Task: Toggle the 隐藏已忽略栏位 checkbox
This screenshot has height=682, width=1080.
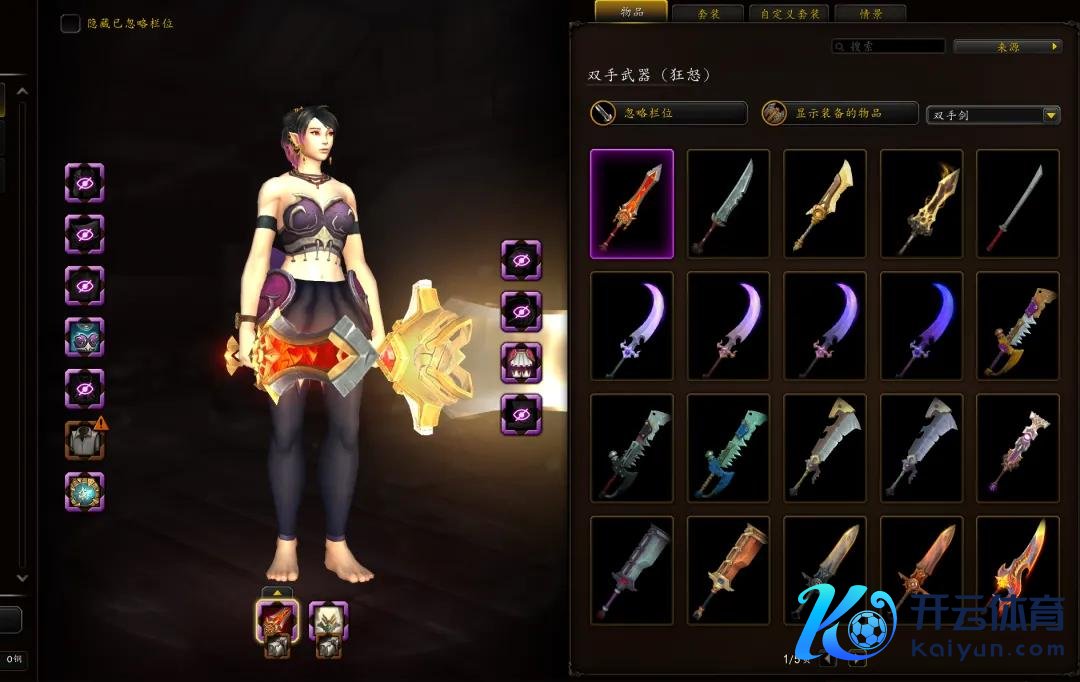Action: pyautogui.click(x=70, y=23)
